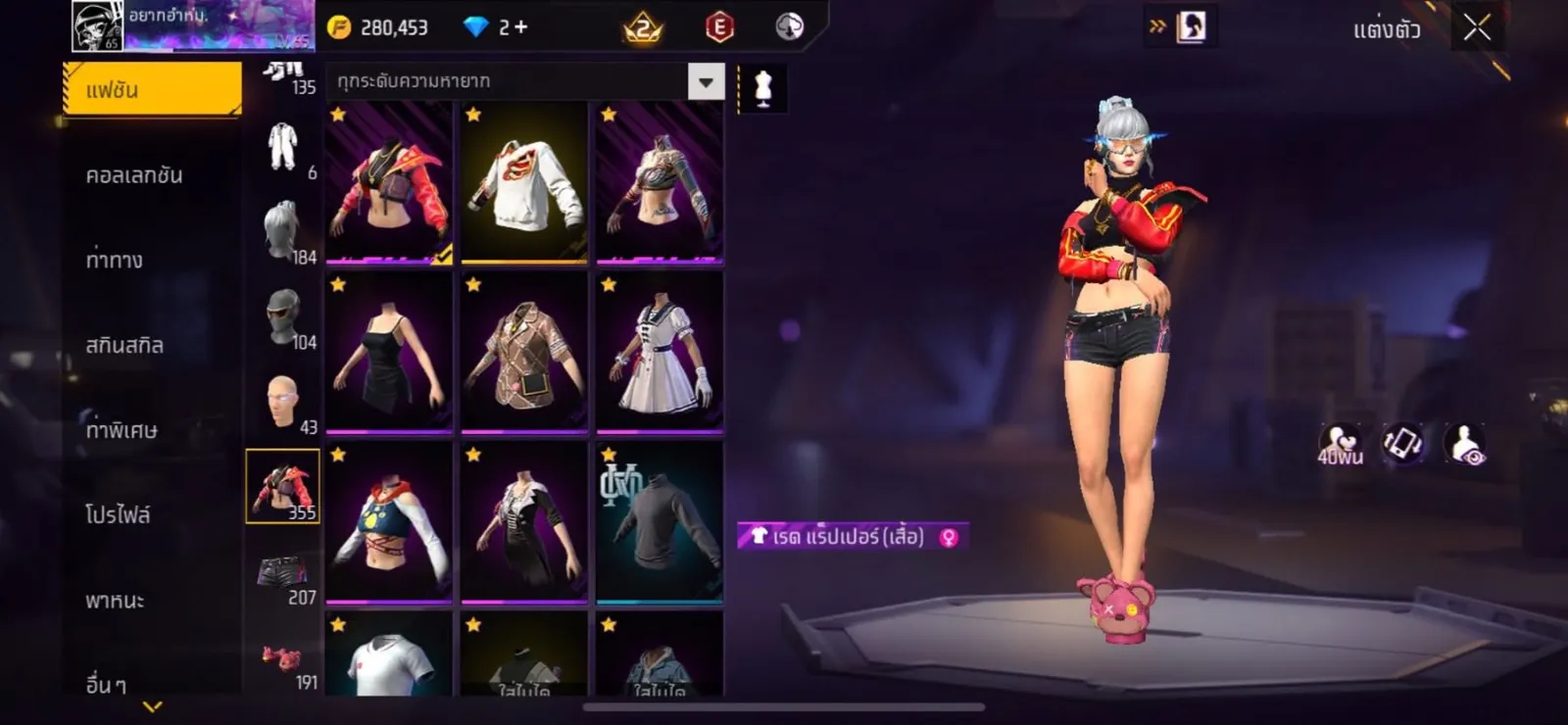The width and height of the screenshot is (1568, 725).
Task: Toggle the rotate phone view icon
Action: (x=1402, y=444)
